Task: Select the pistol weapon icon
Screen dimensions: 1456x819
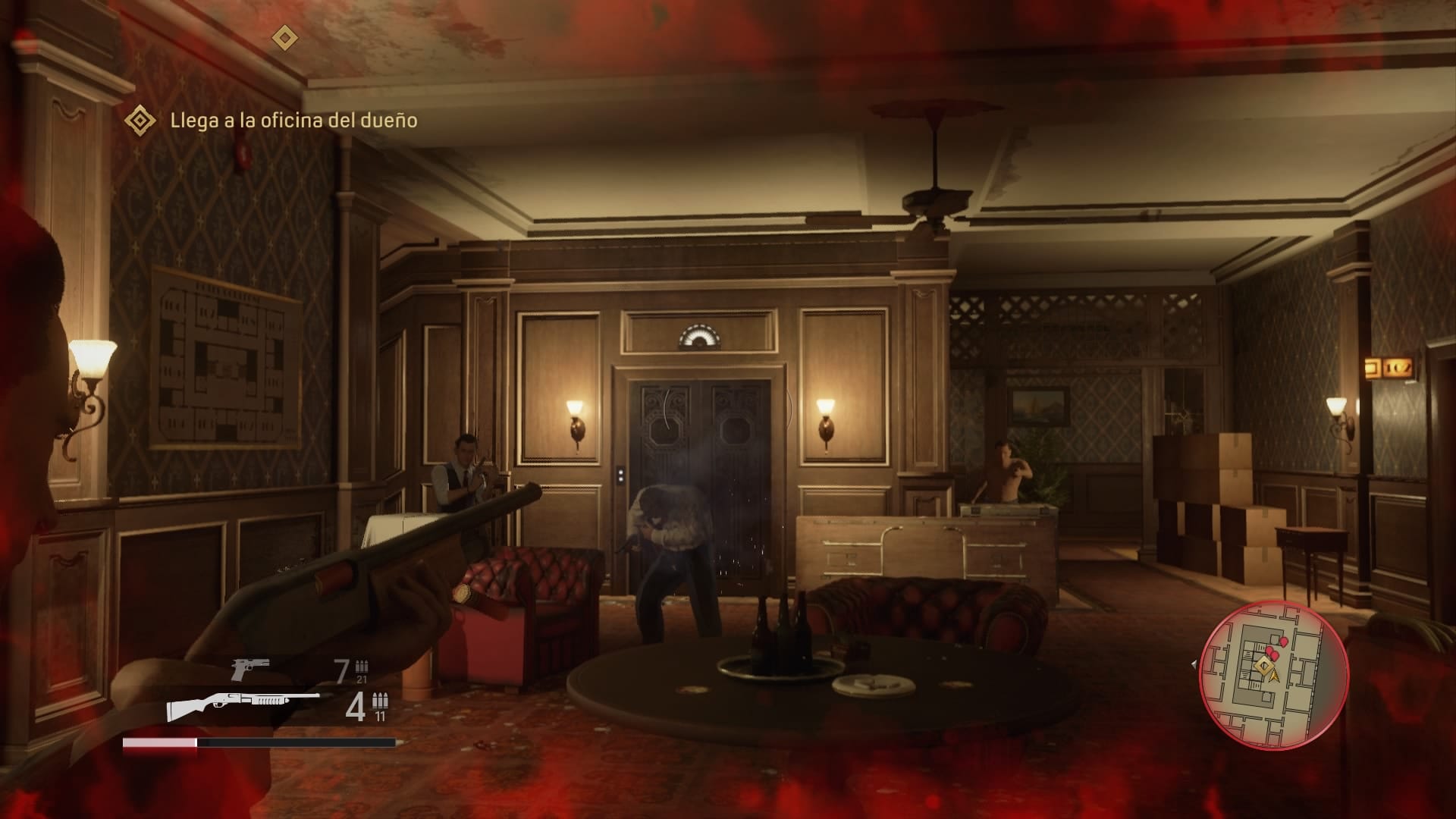Action: tap(250, 669)
